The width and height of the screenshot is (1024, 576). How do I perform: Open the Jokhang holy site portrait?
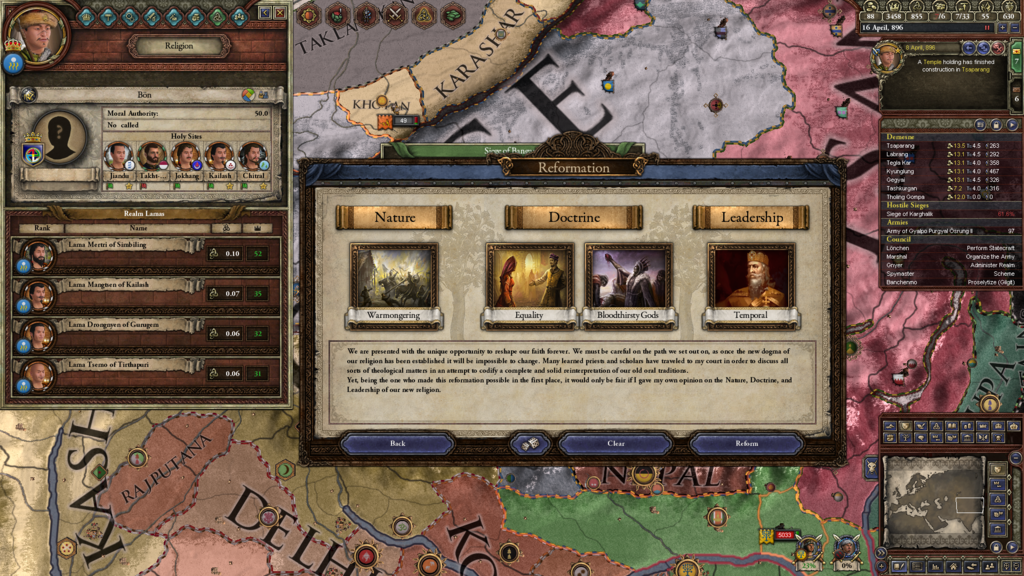[x=185, y=156]
